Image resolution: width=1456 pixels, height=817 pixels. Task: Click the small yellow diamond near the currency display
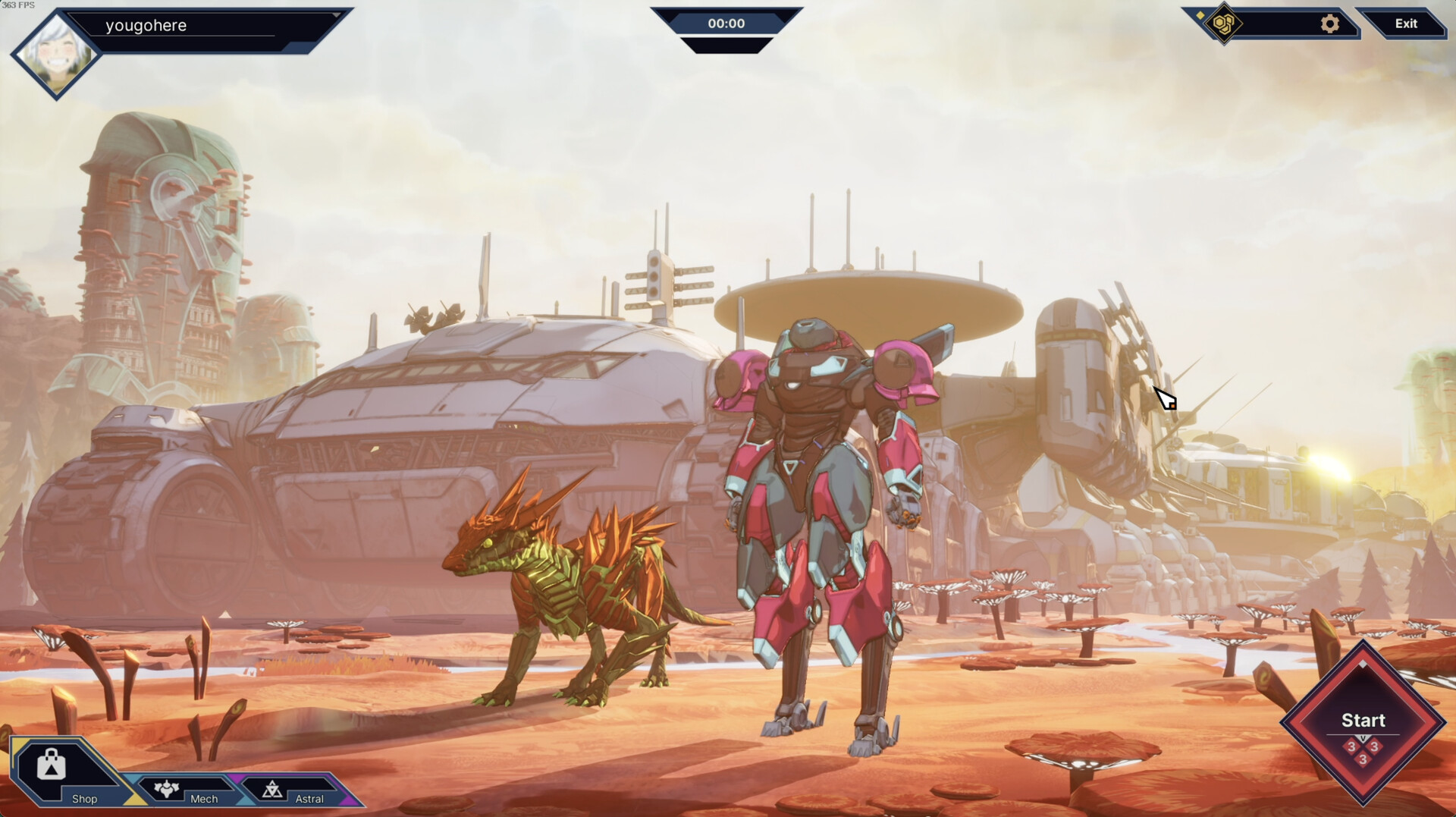tap(1200, 14)
